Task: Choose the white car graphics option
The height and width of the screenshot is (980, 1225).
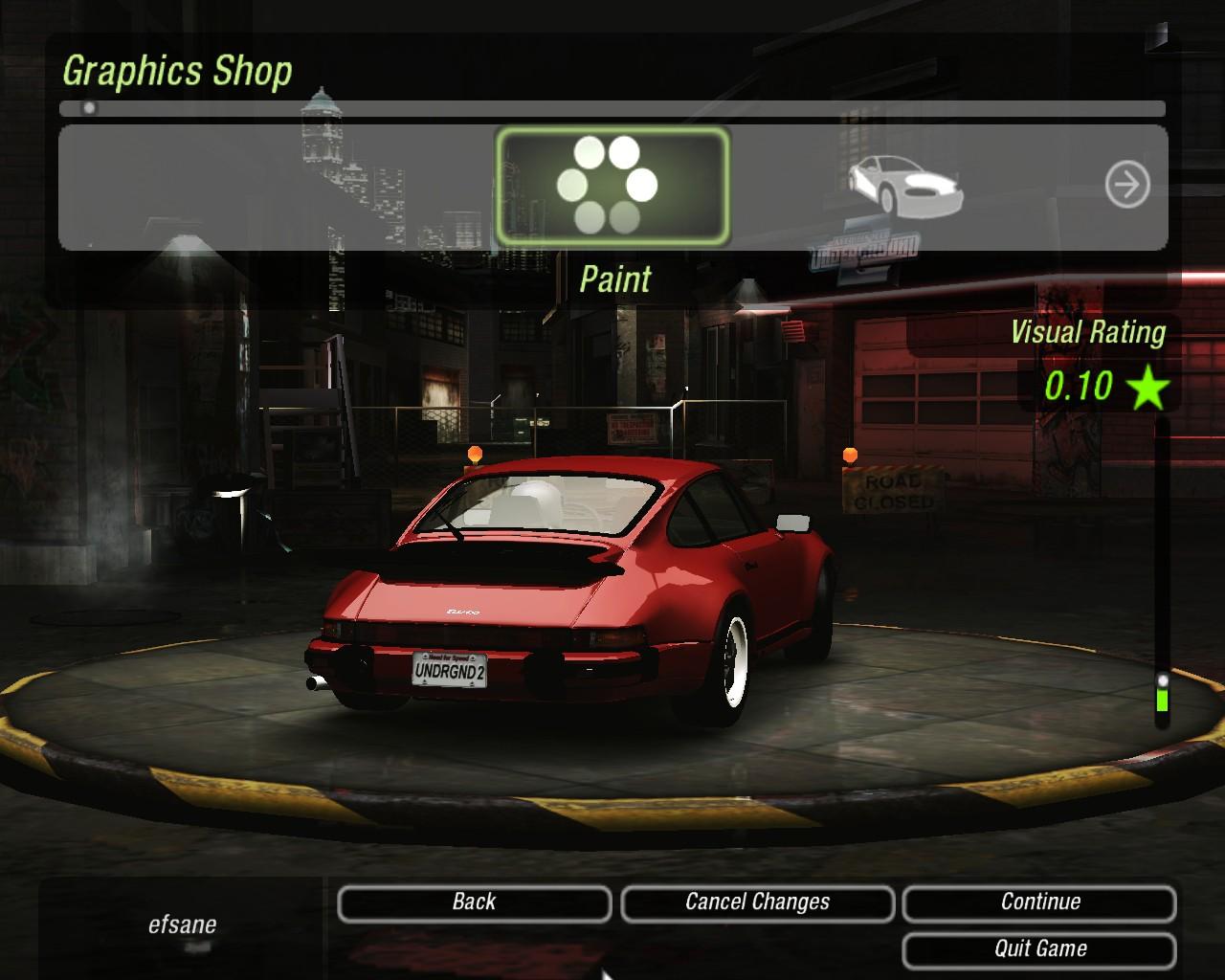Action: (904, 184)
